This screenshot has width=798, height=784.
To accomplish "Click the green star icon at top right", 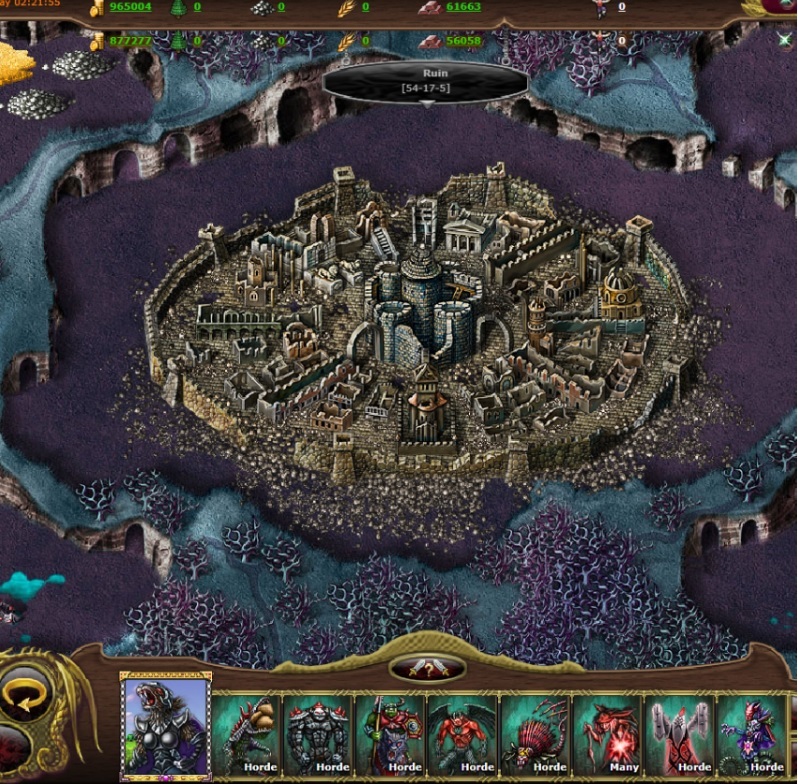I will (785, 40).
